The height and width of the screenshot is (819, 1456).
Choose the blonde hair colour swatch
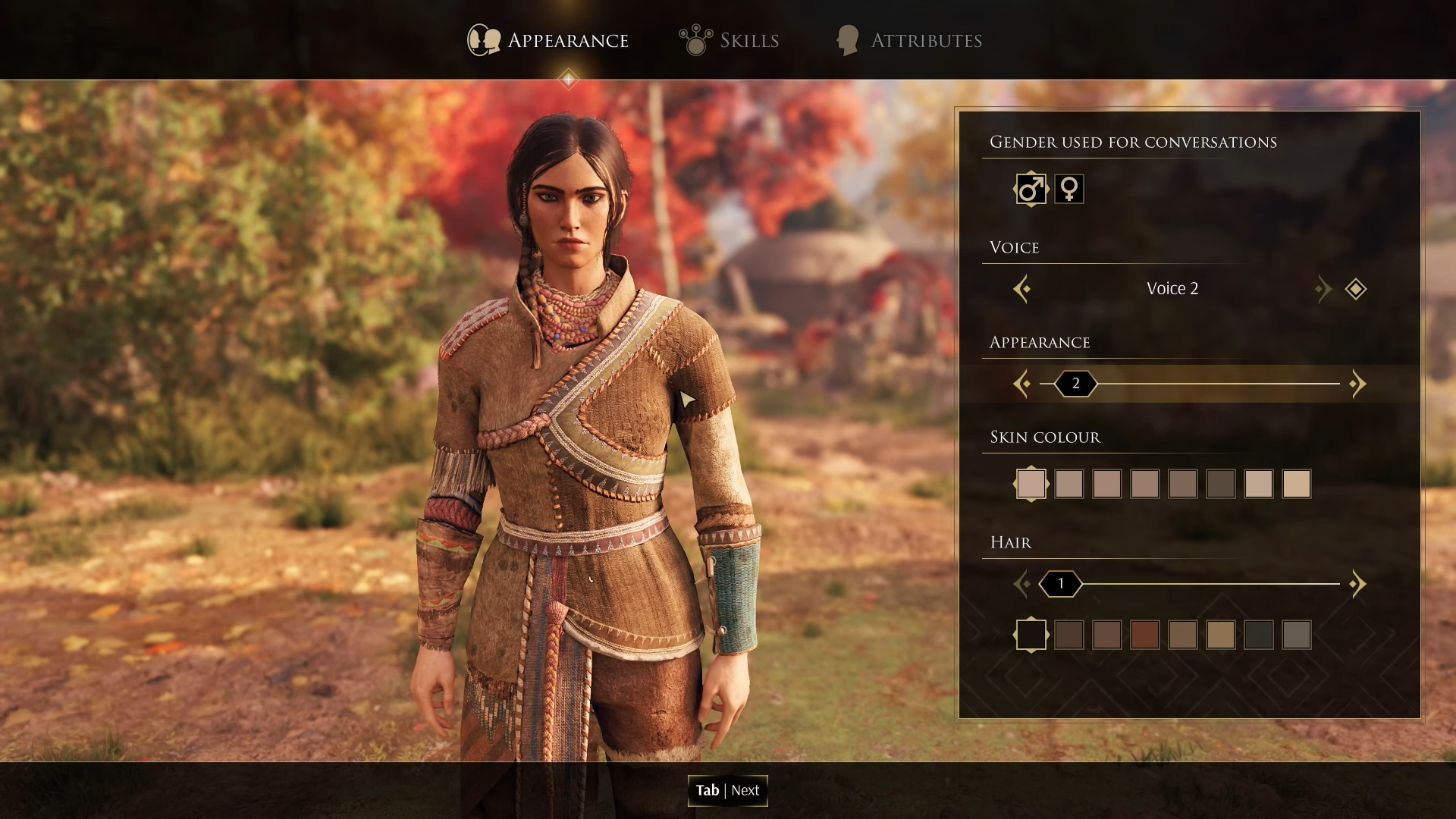coord(1220,635)
